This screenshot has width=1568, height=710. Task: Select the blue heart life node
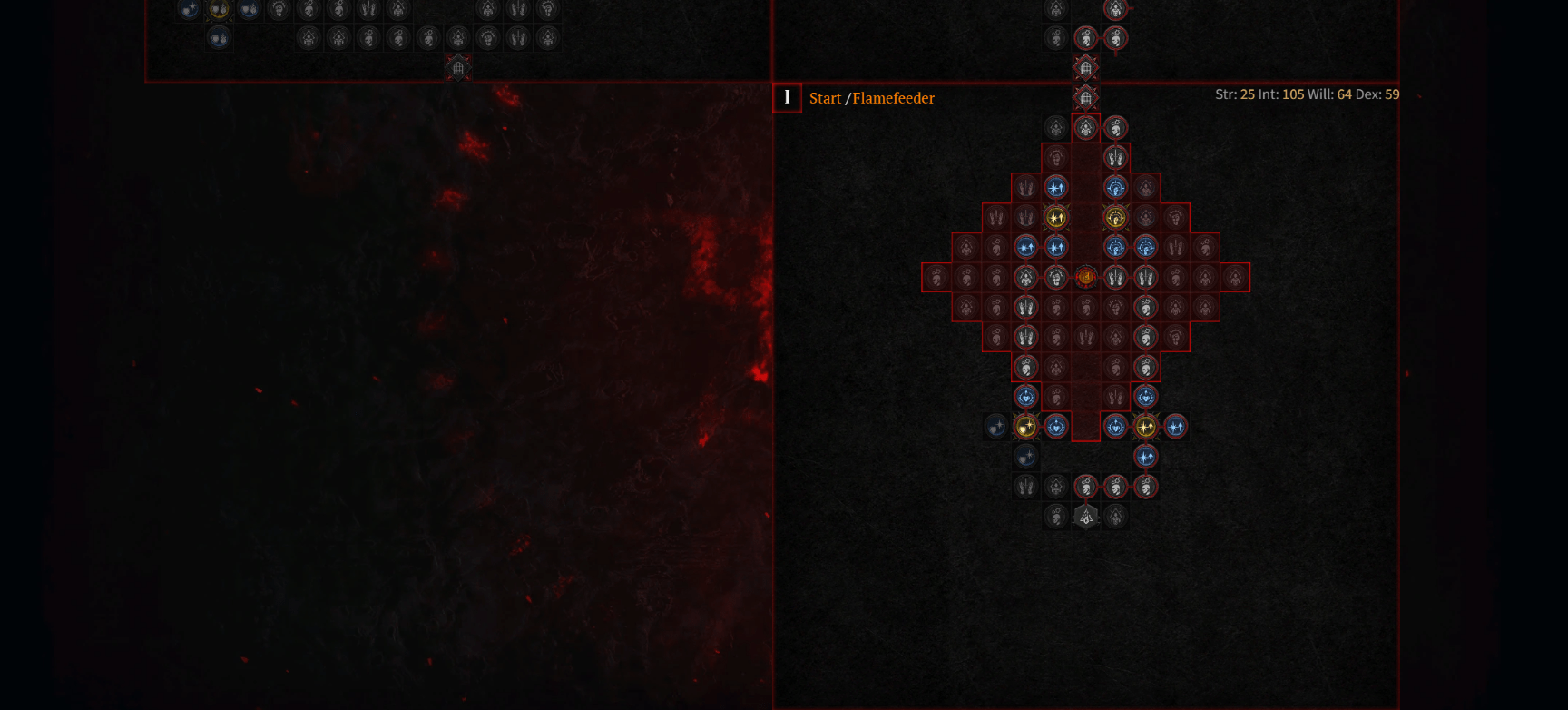pyautogui.click(x=1026, y=397)
